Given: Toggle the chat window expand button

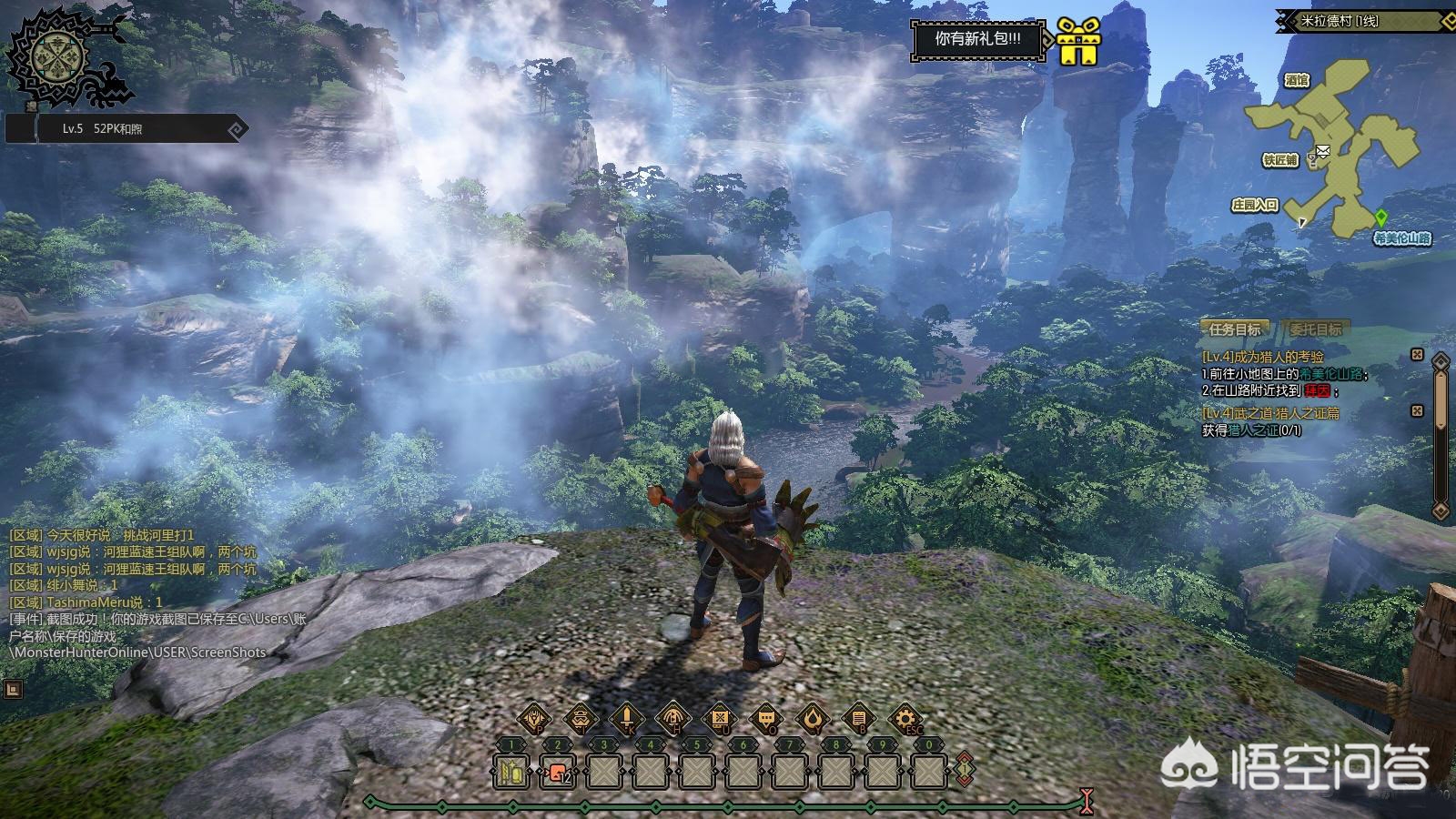Looking at the screenshot, I should 13,689.
